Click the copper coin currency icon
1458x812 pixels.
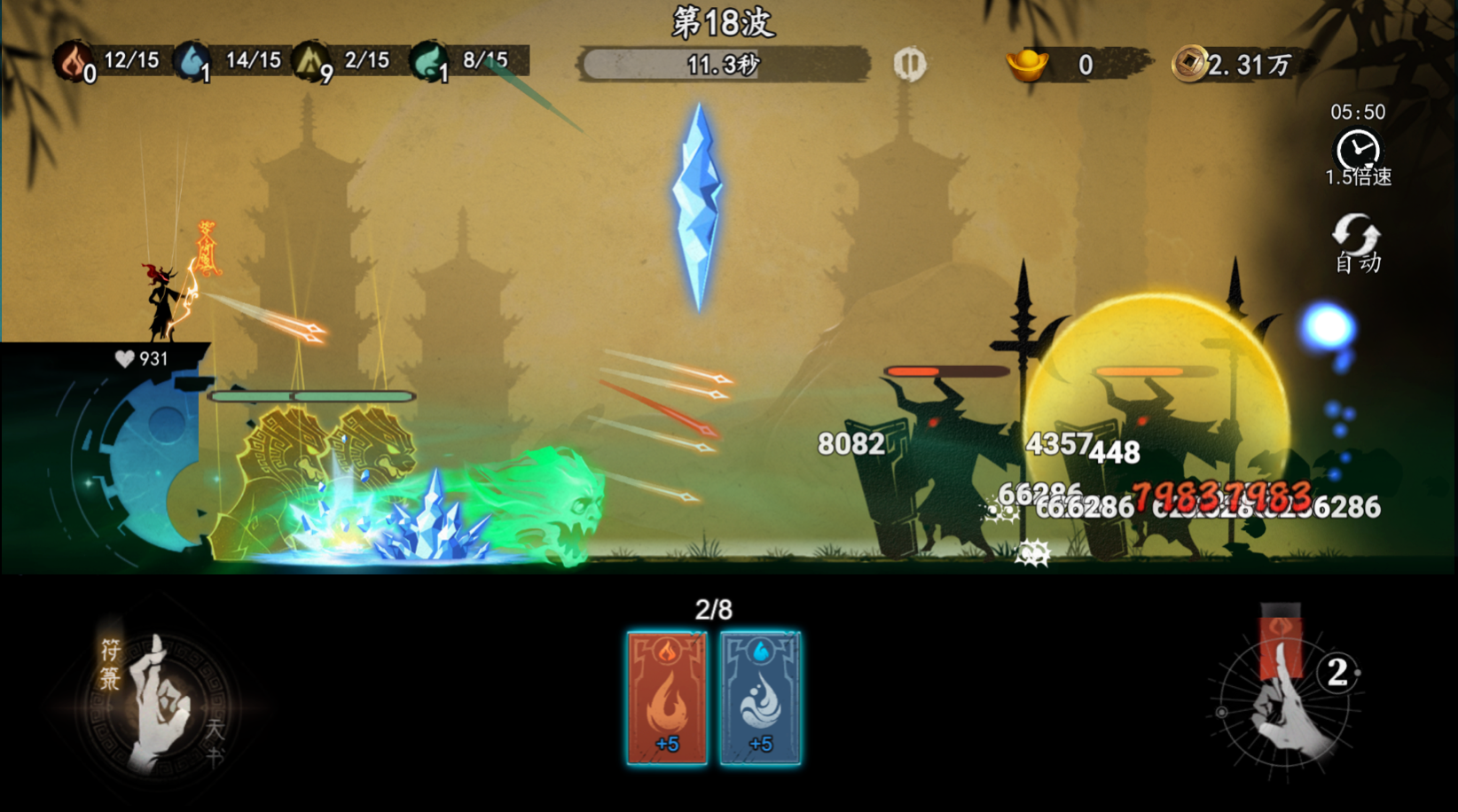click(x=1189, y=64)
